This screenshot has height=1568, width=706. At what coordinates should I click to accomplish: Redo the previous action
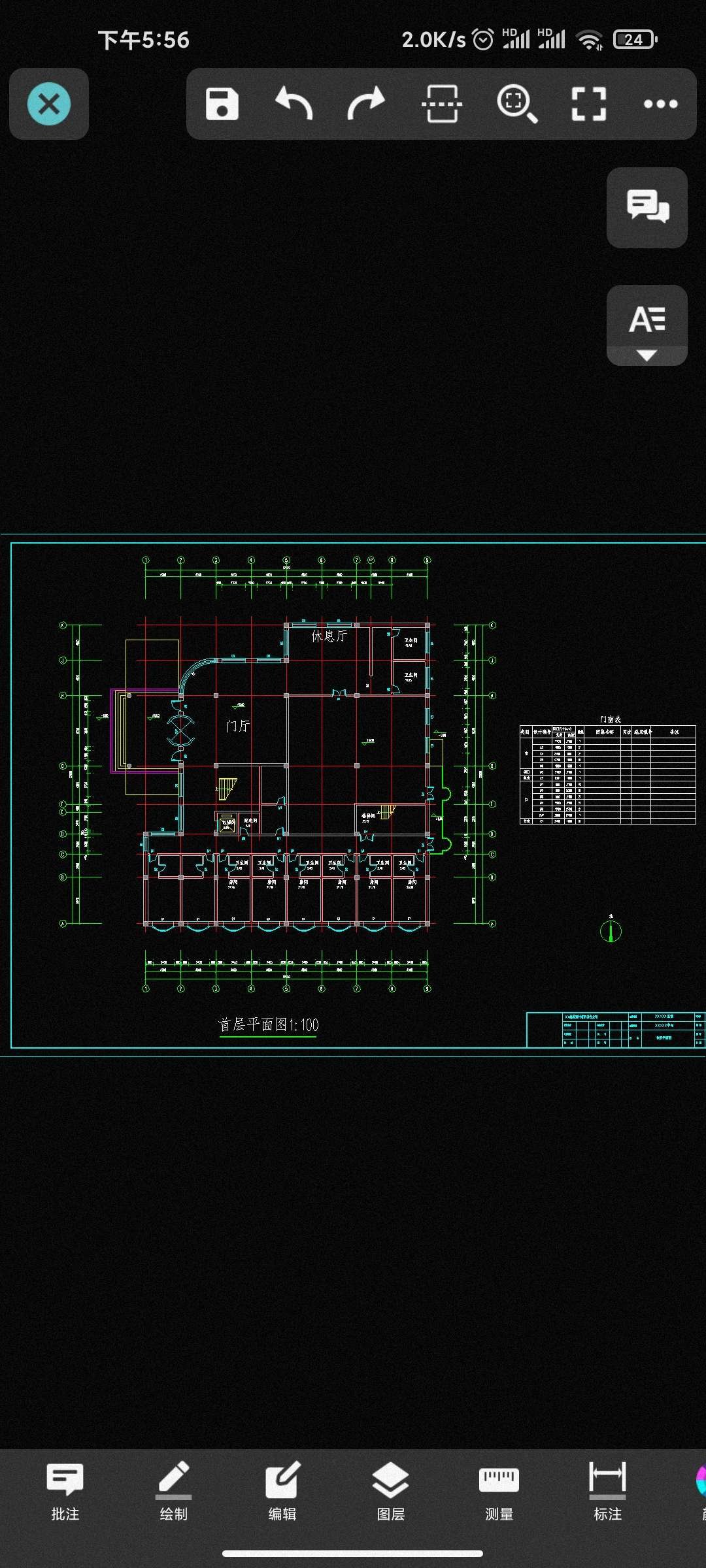click(366, 104)
